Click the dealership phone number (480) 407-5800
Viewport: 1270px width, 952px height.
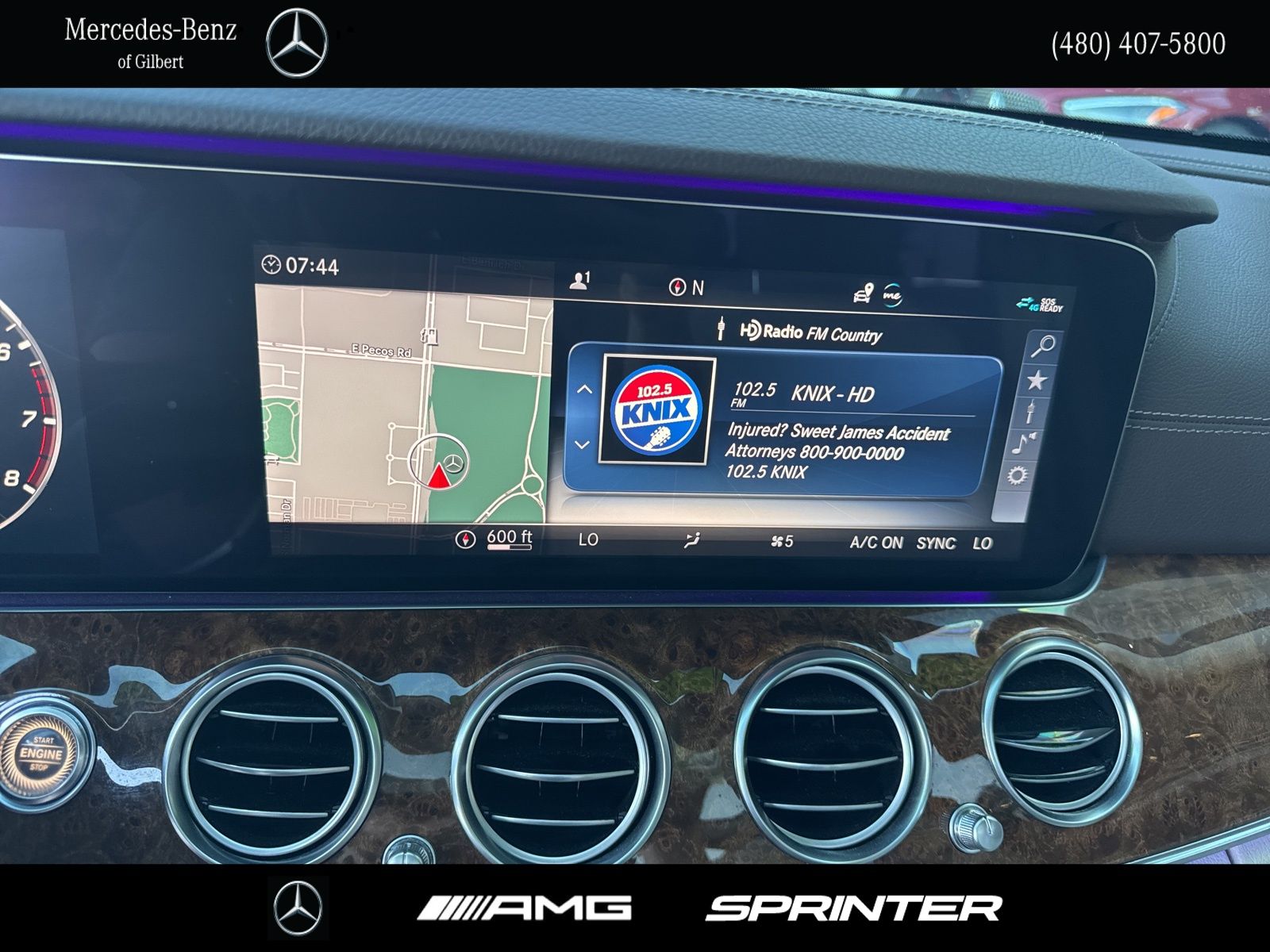coord(1138,44)
